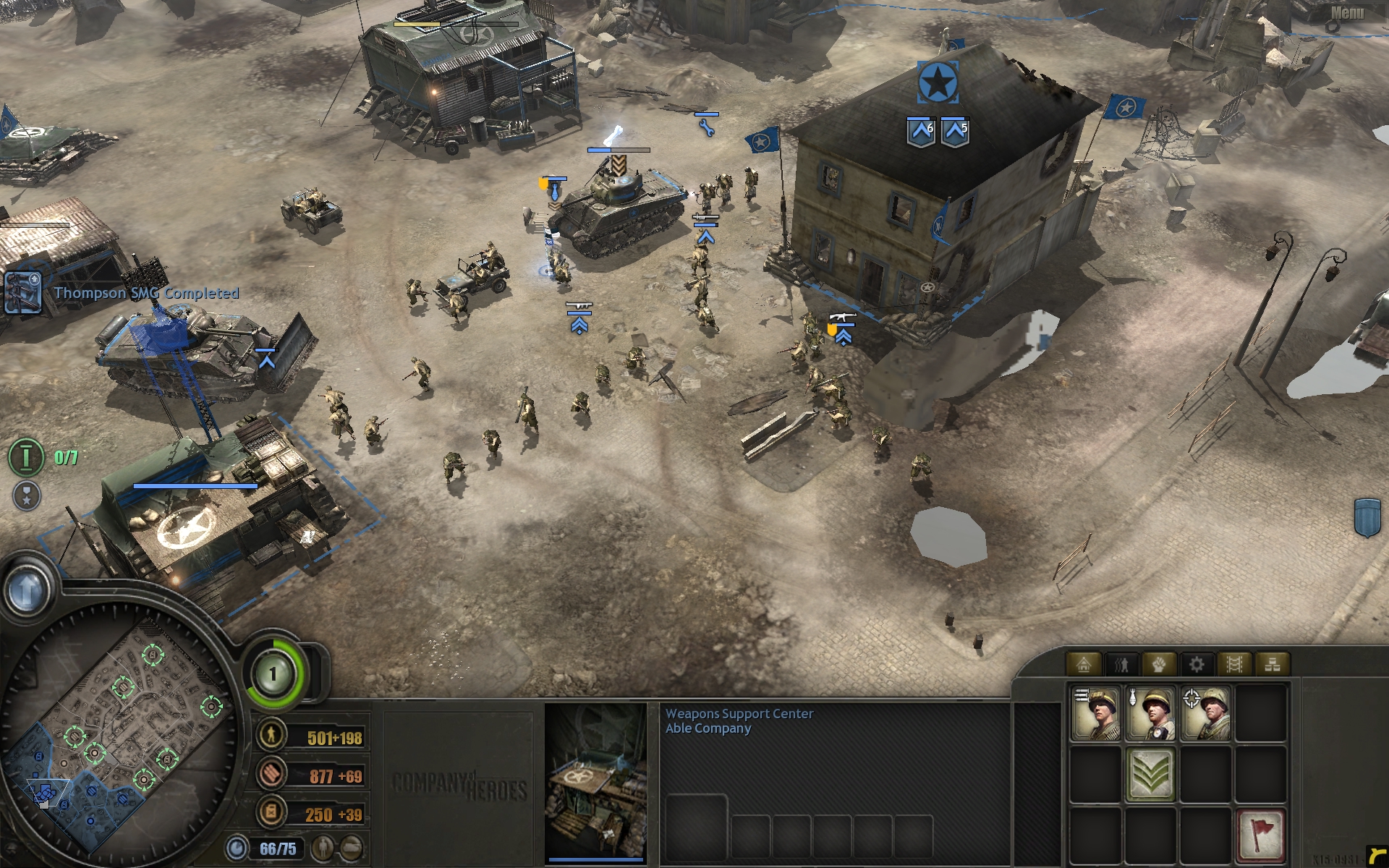Train the sniper unit
This screenshot has width=1389, height=868.
(1206, 714)
